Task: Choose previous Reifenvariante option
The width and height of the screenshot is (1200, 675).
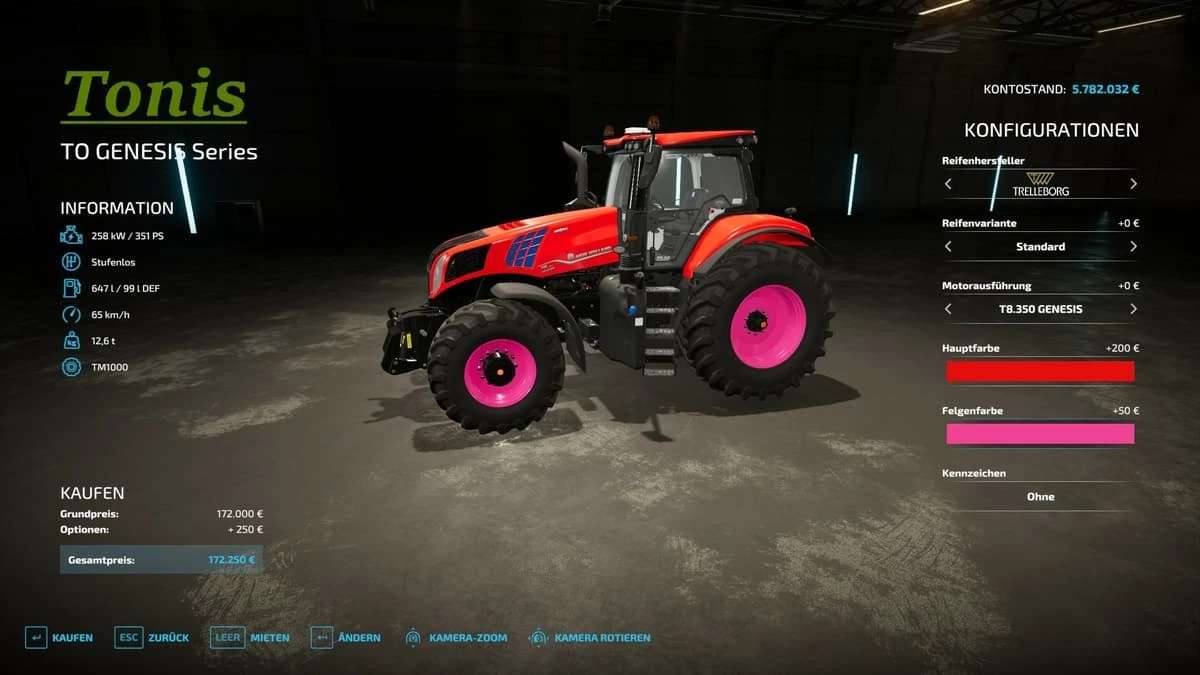Action: click(948, 246)
